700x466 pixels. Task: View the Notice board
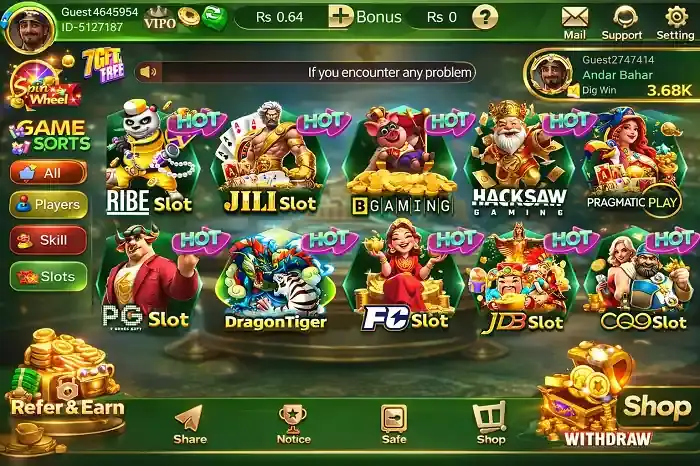click(293, 424)
